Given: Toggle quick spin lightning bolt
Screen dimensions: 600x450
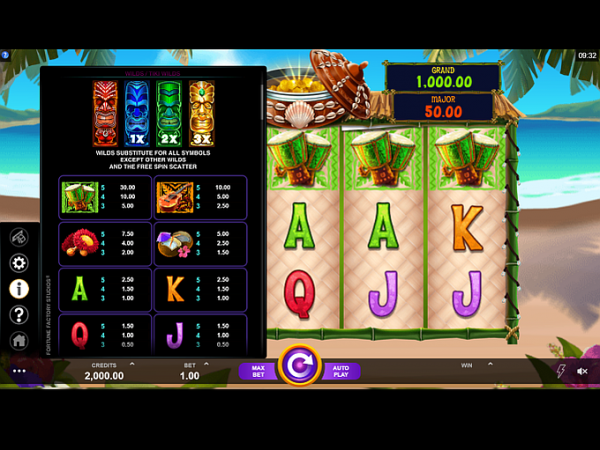Looking at the screenshot, I should [559, 371].
